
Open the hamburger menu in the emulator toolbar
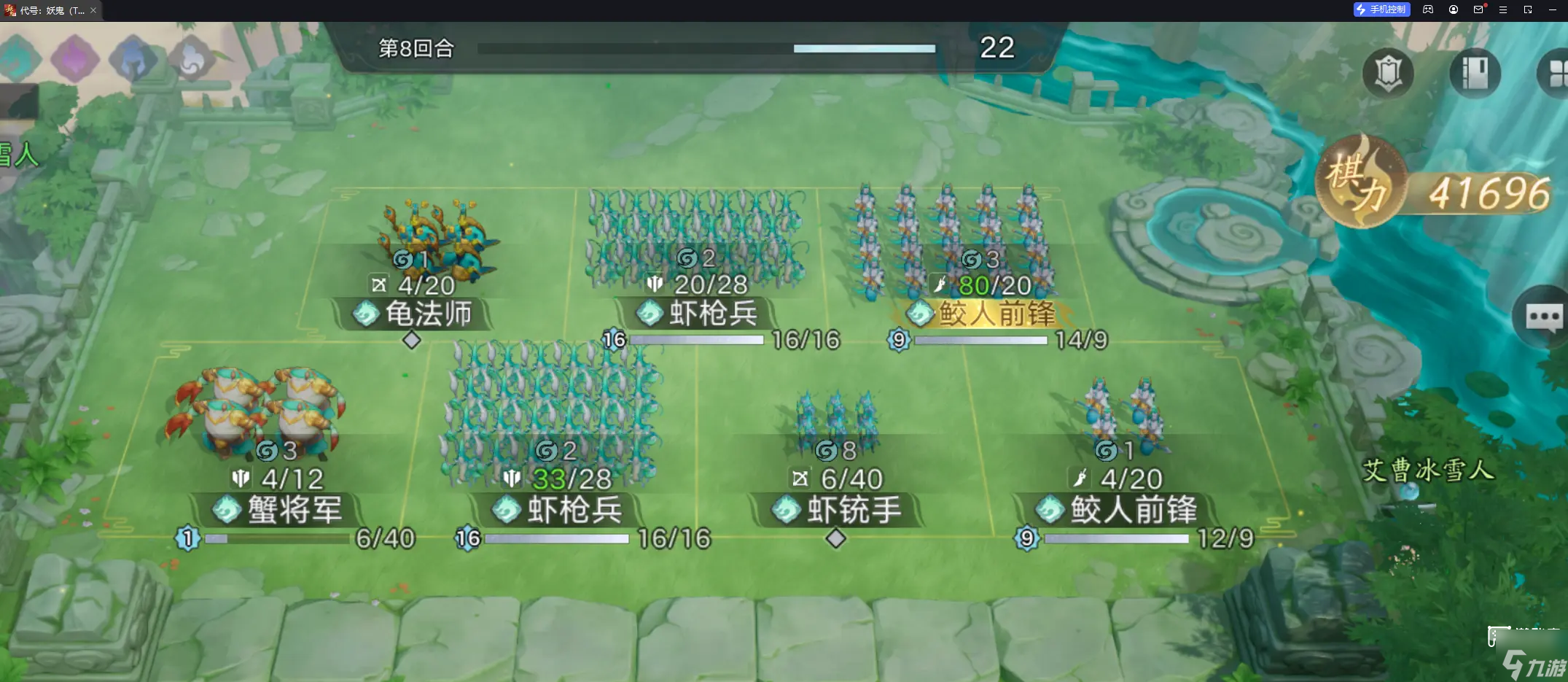(1502, 10)
